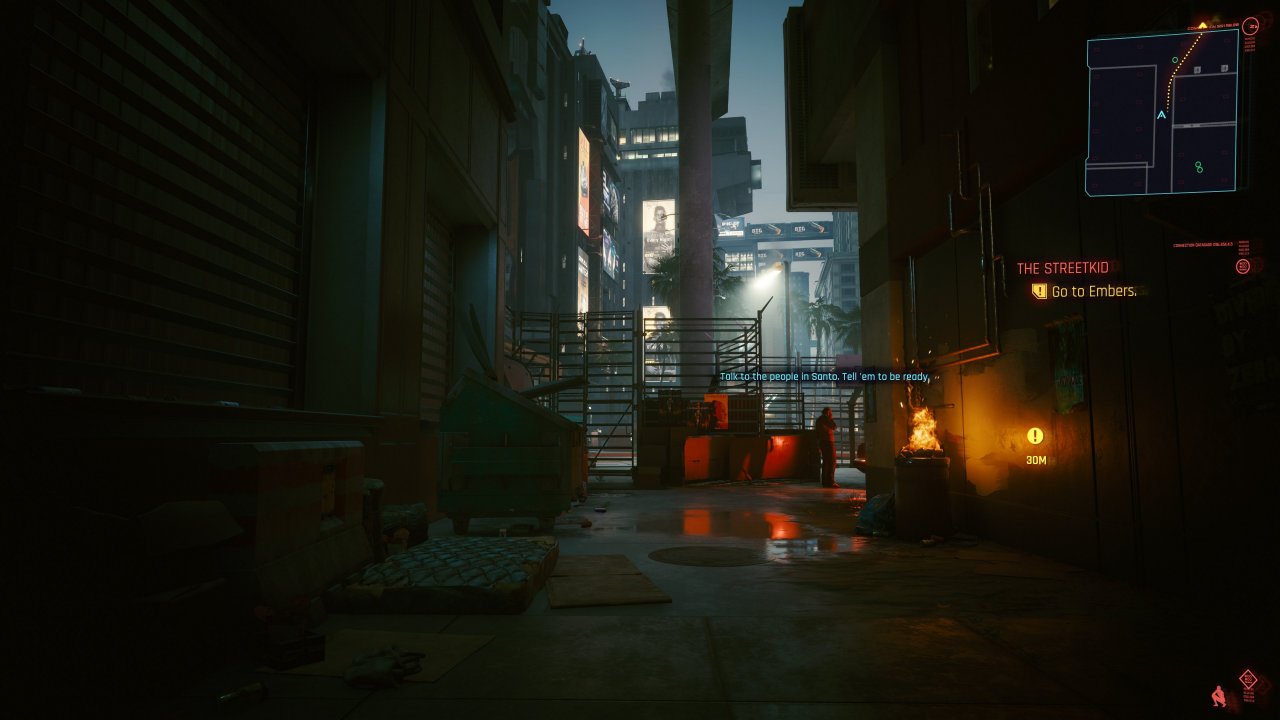Click the orange warning triangle above the minimap
The image size is (1280, 720).
pos(1202,24)
